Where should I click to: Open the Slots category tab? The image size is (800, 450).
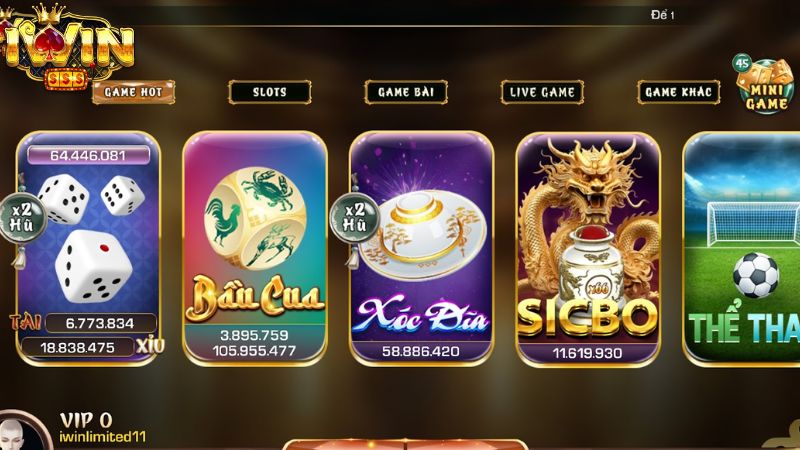pyautogui.click(x=269, y=92)
